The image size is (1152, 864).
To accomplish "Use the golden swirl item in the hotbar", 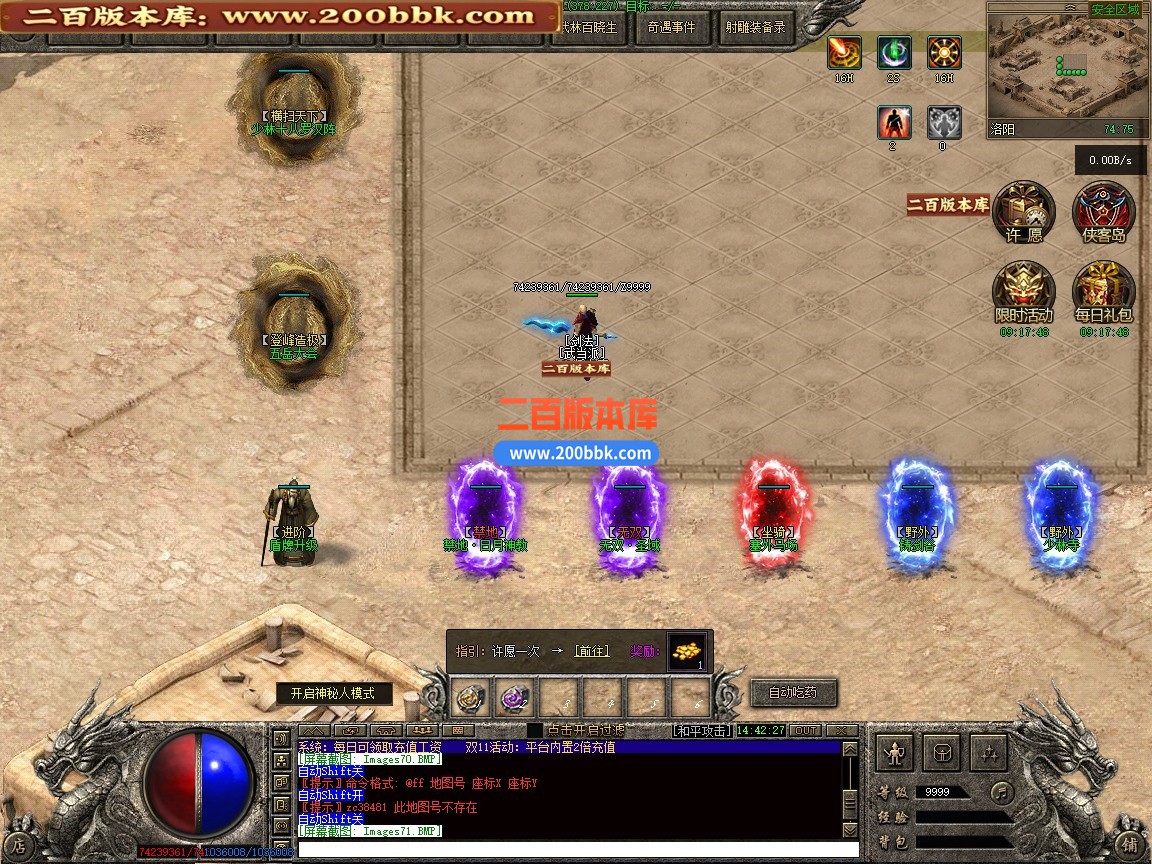I will [472, 697].
